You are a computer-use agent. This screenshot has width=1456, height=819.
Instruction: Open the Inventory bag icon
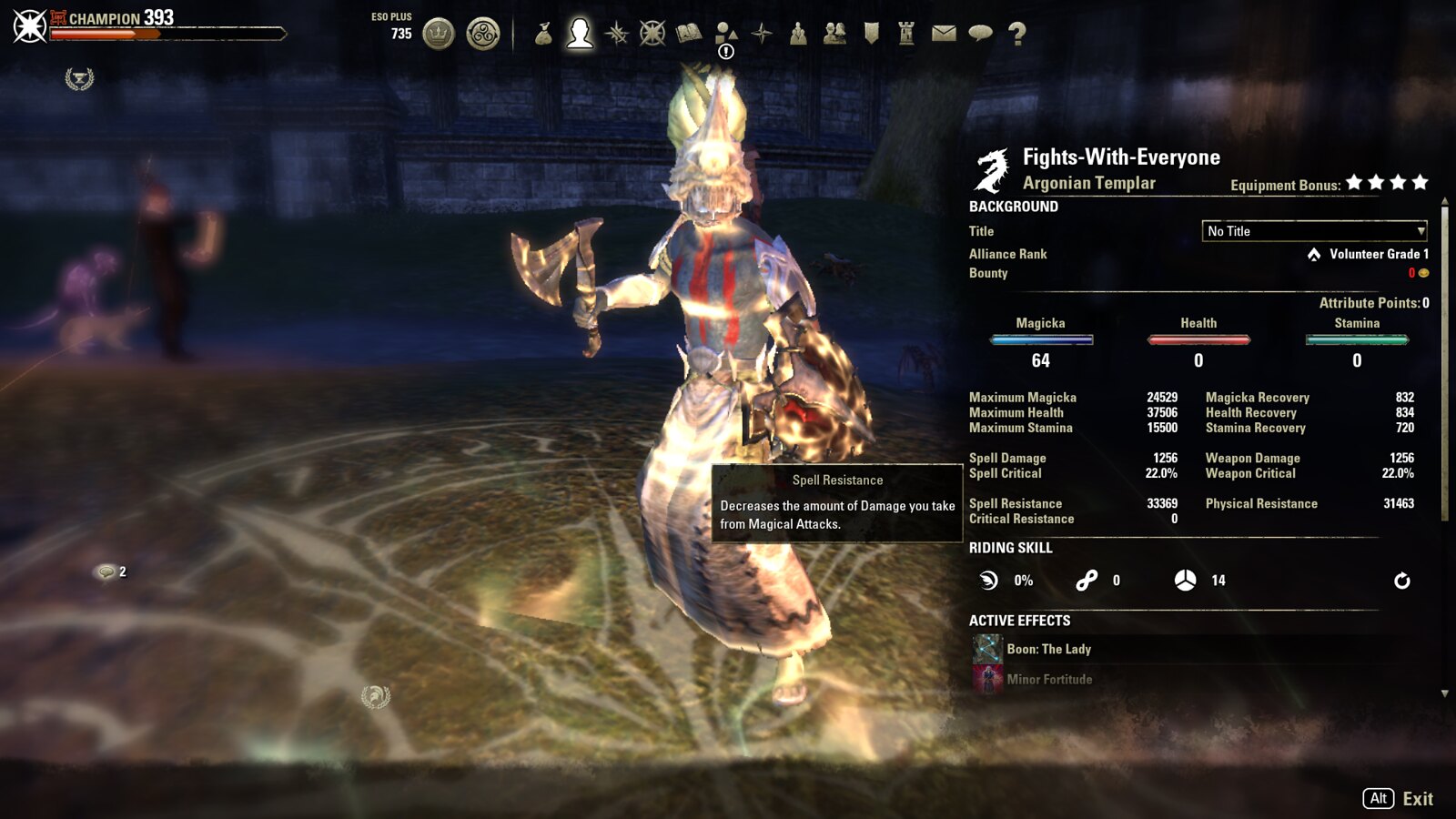pos(543,36)
